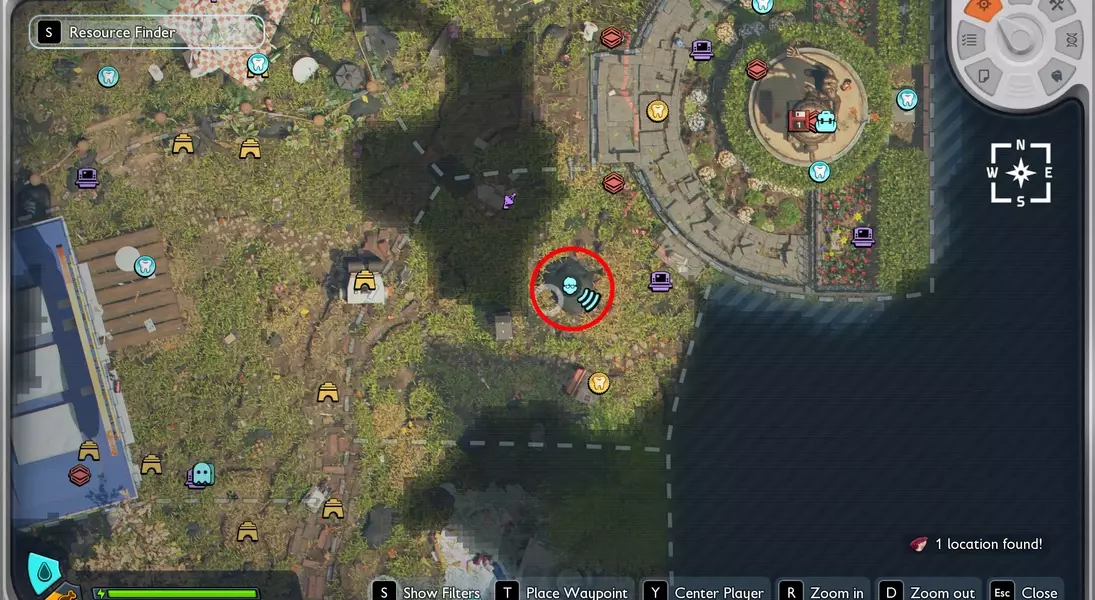Zoom out of the map
Image resolution: width=1095 pixels, height=600 pixels.
pos(928,592)
